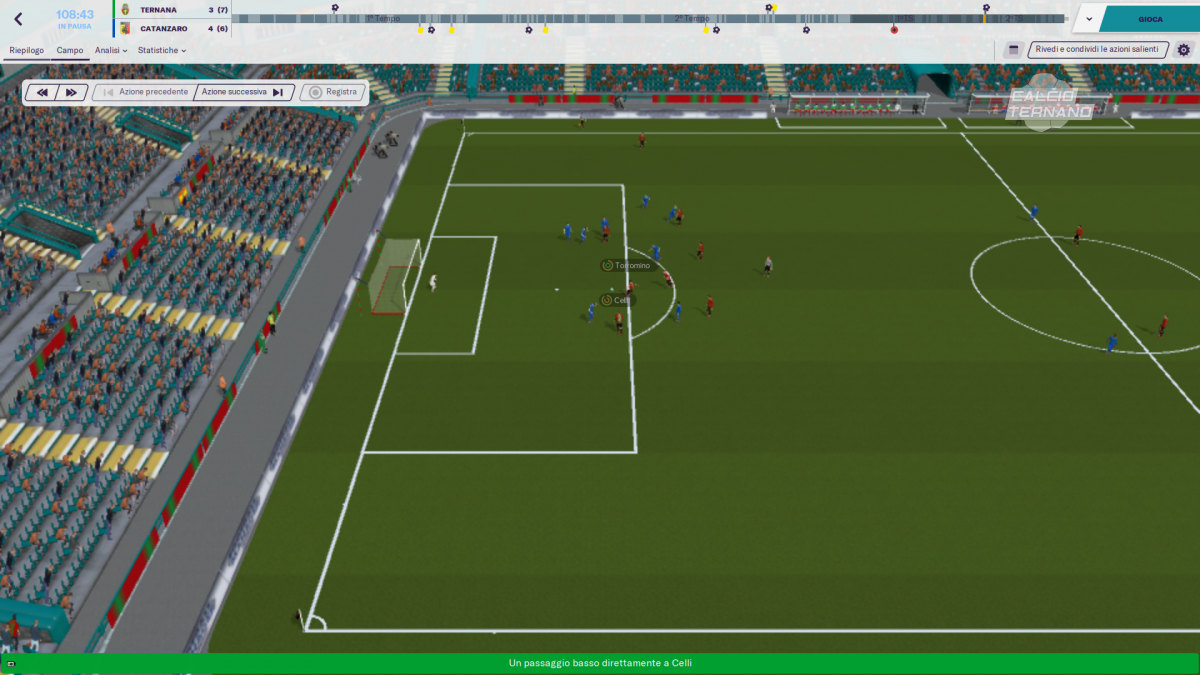Viewport: 1200px width, 675px height.
Task: Open match settings gear icon
Action: pyautogui.click(x=1184, y=49)
